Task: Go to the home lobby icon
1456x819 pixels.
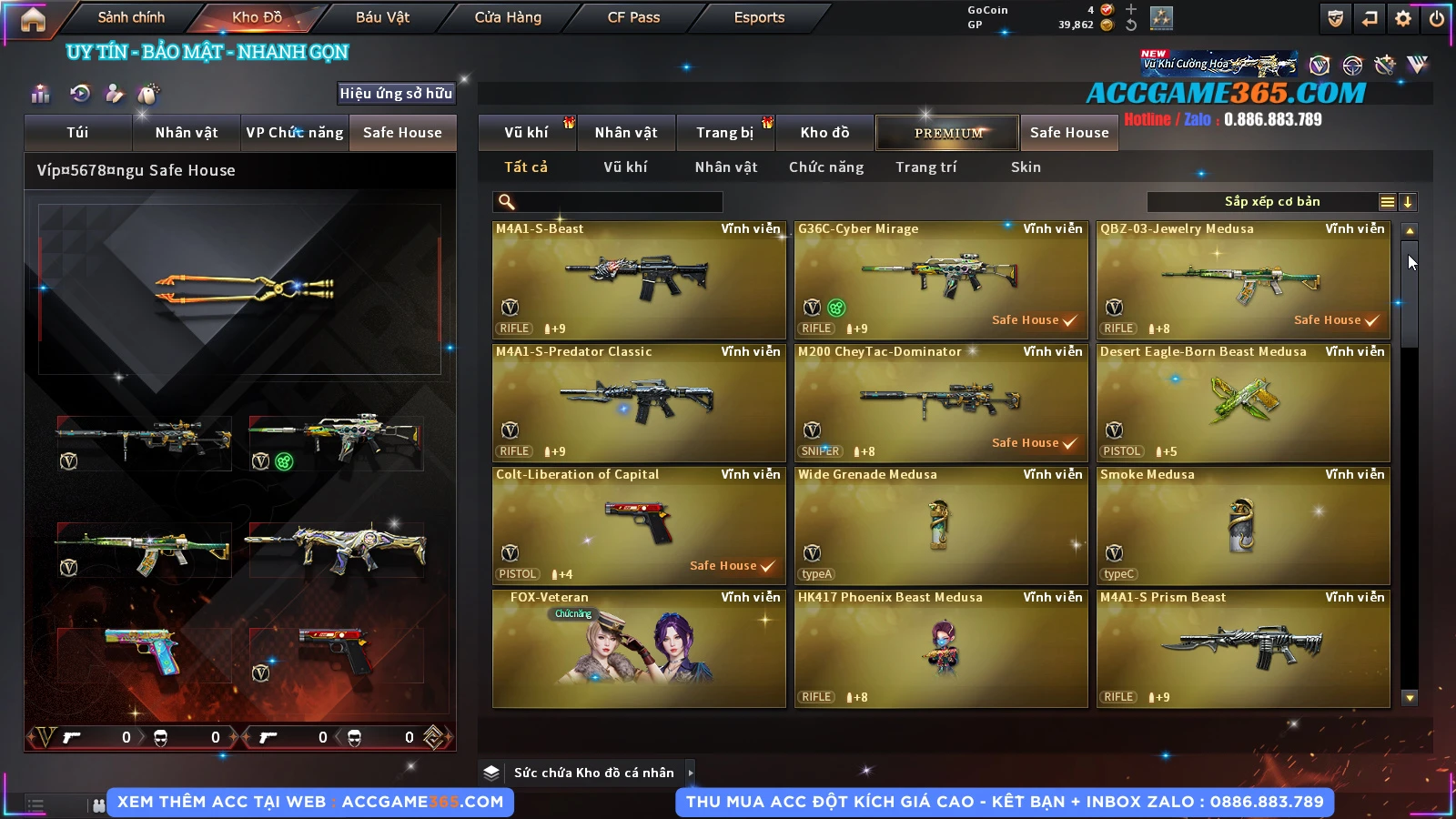Action: click(33, 18)
